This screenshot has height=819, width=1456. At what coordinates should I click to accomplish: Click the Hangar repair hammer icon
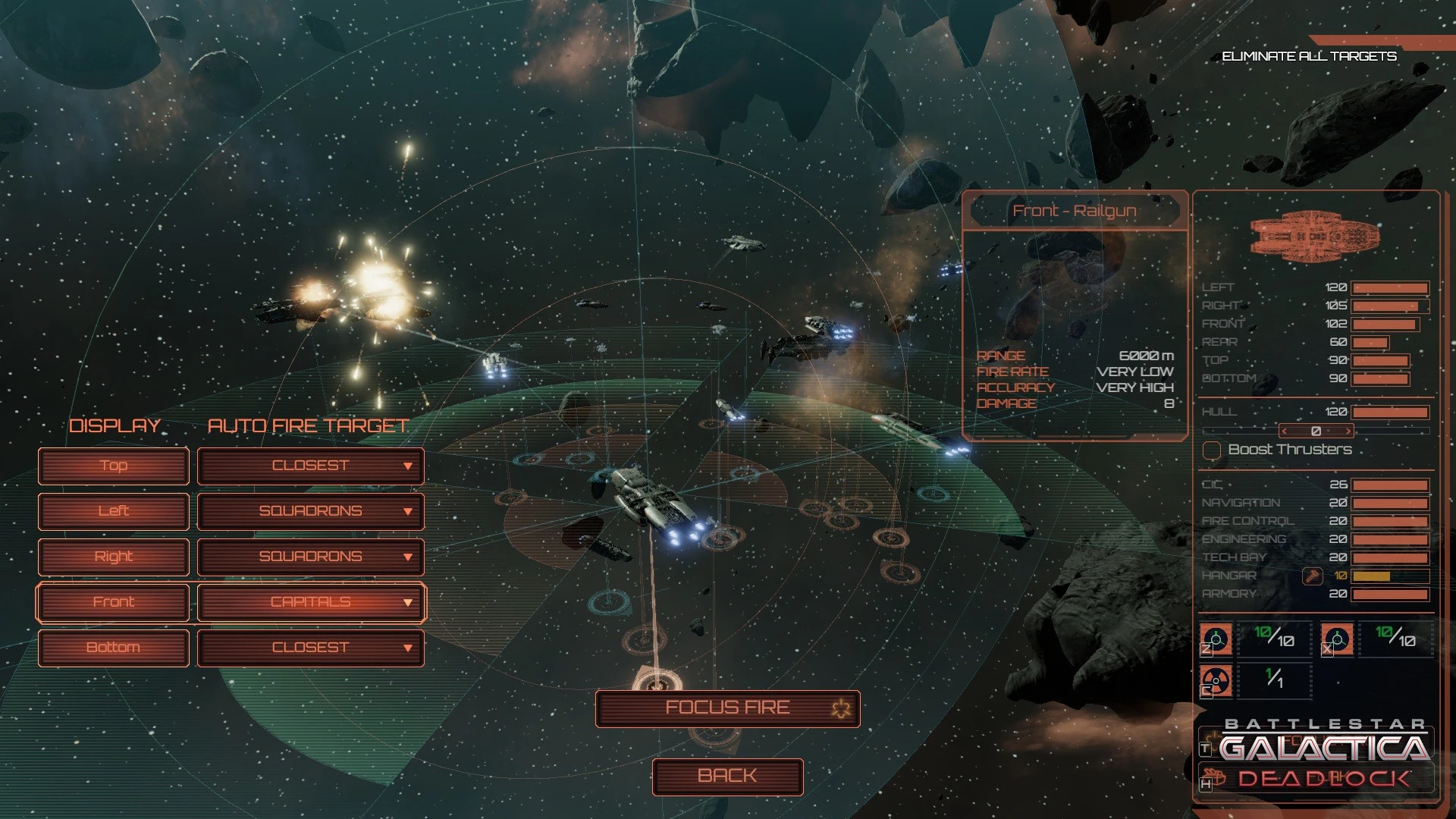[1312, 576]
